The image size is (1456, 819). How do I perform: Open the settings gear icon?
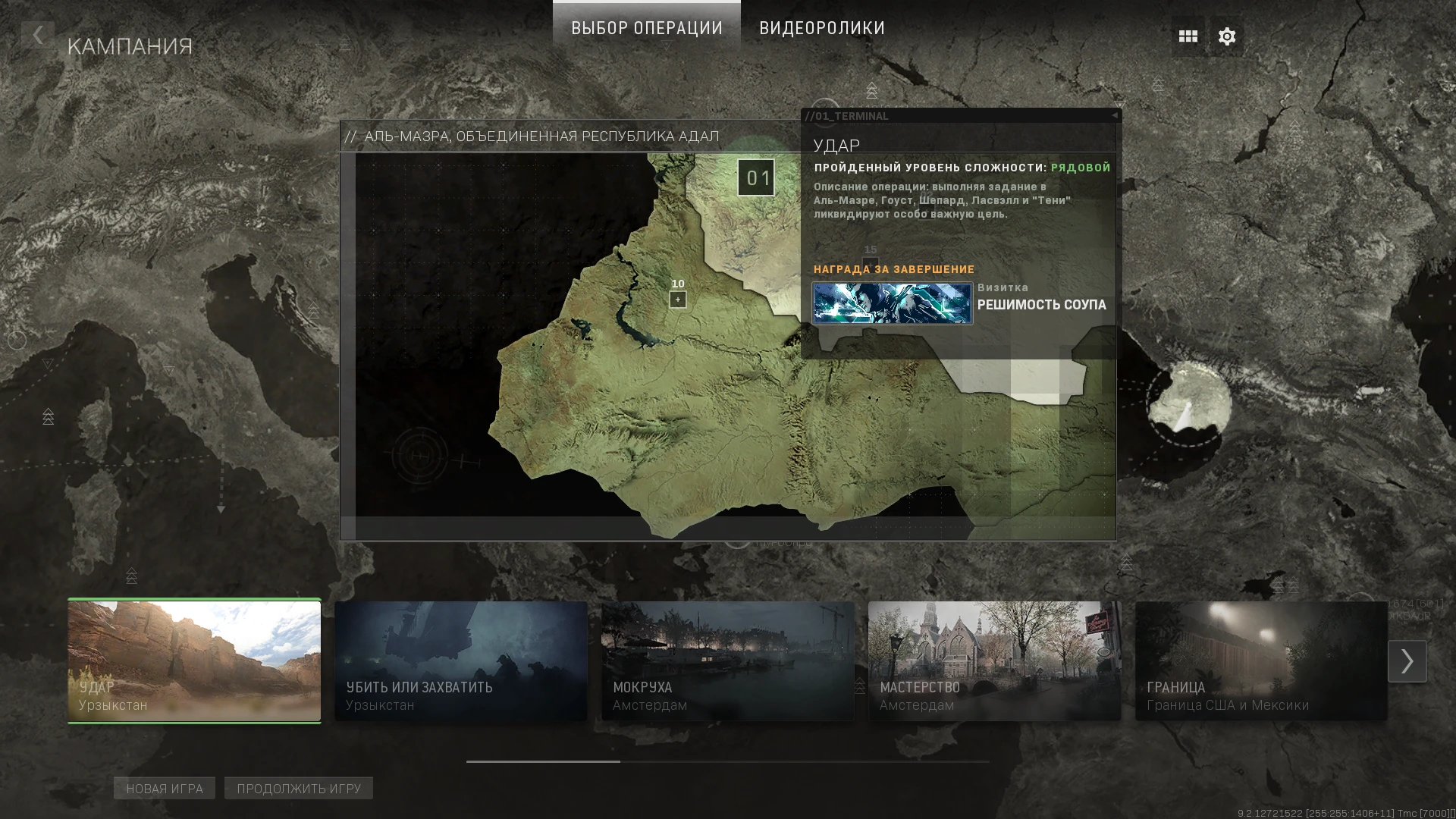1226,36
